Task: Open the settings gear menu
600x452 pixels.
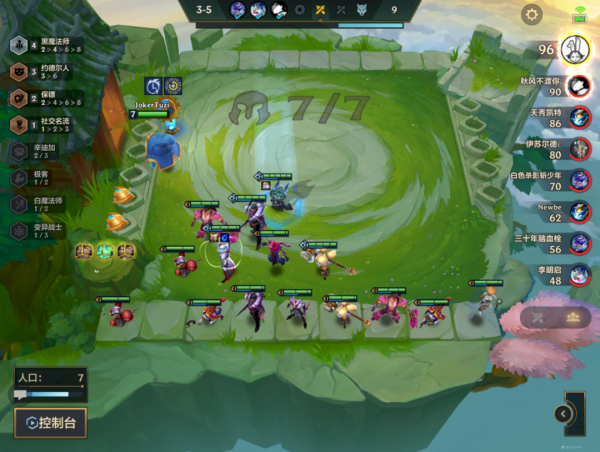Action: pos(532,14)
